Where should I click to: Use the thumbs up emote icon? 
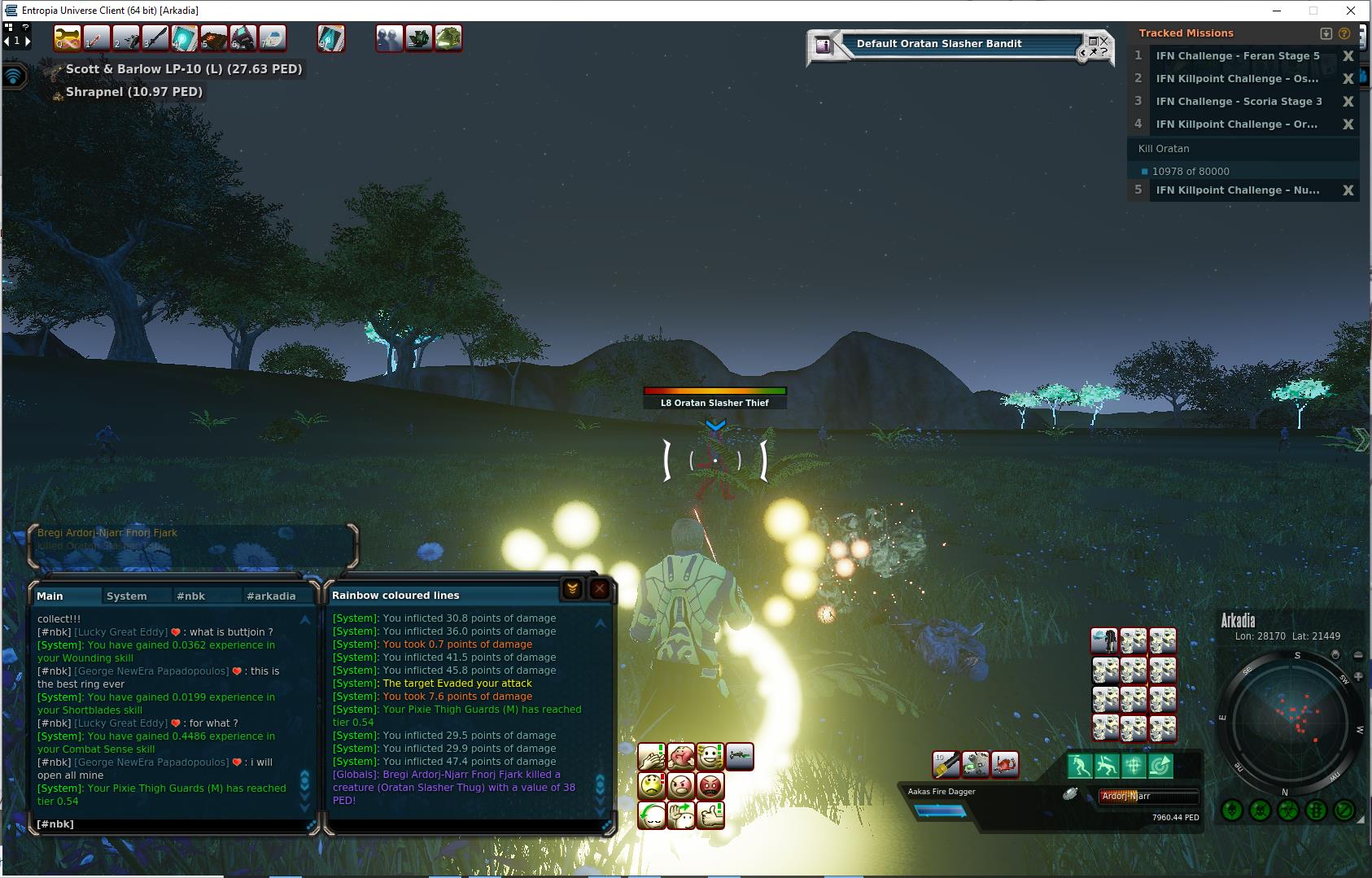pos(710,815)
